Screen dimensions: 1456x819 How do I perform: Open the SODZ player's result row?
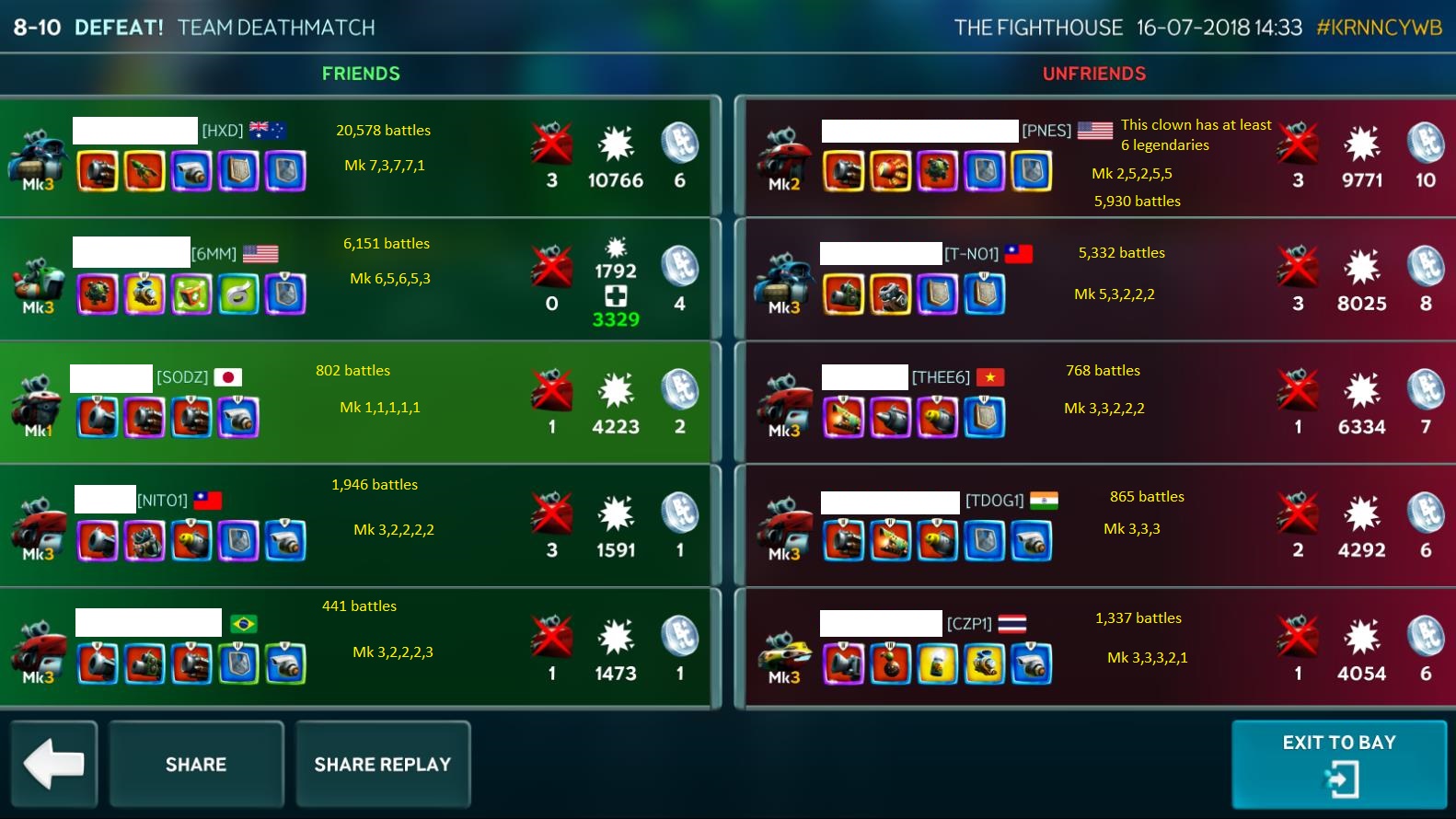[x=359, y=403]
